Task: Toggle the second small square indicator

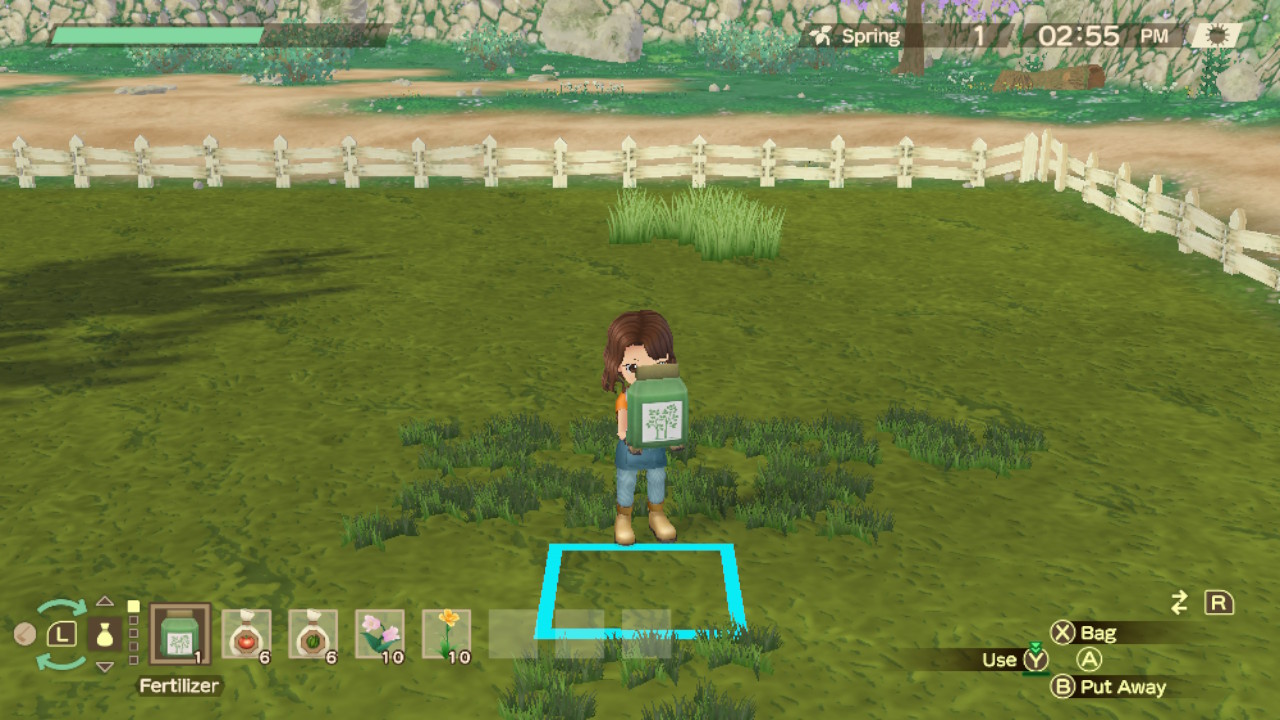Action: pos(133,620)
